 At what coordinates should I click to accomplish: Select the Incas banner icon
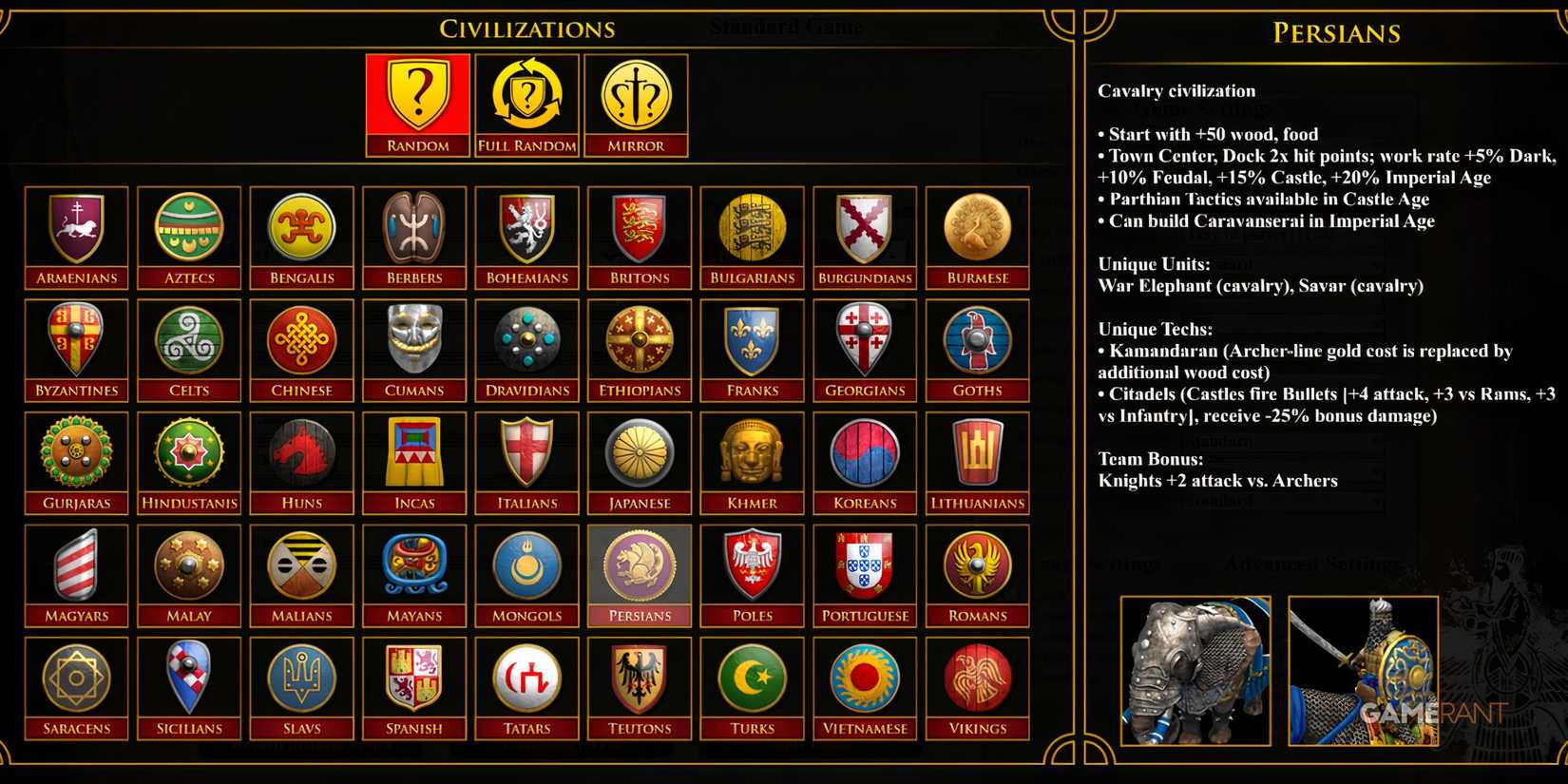click(413, 453)
